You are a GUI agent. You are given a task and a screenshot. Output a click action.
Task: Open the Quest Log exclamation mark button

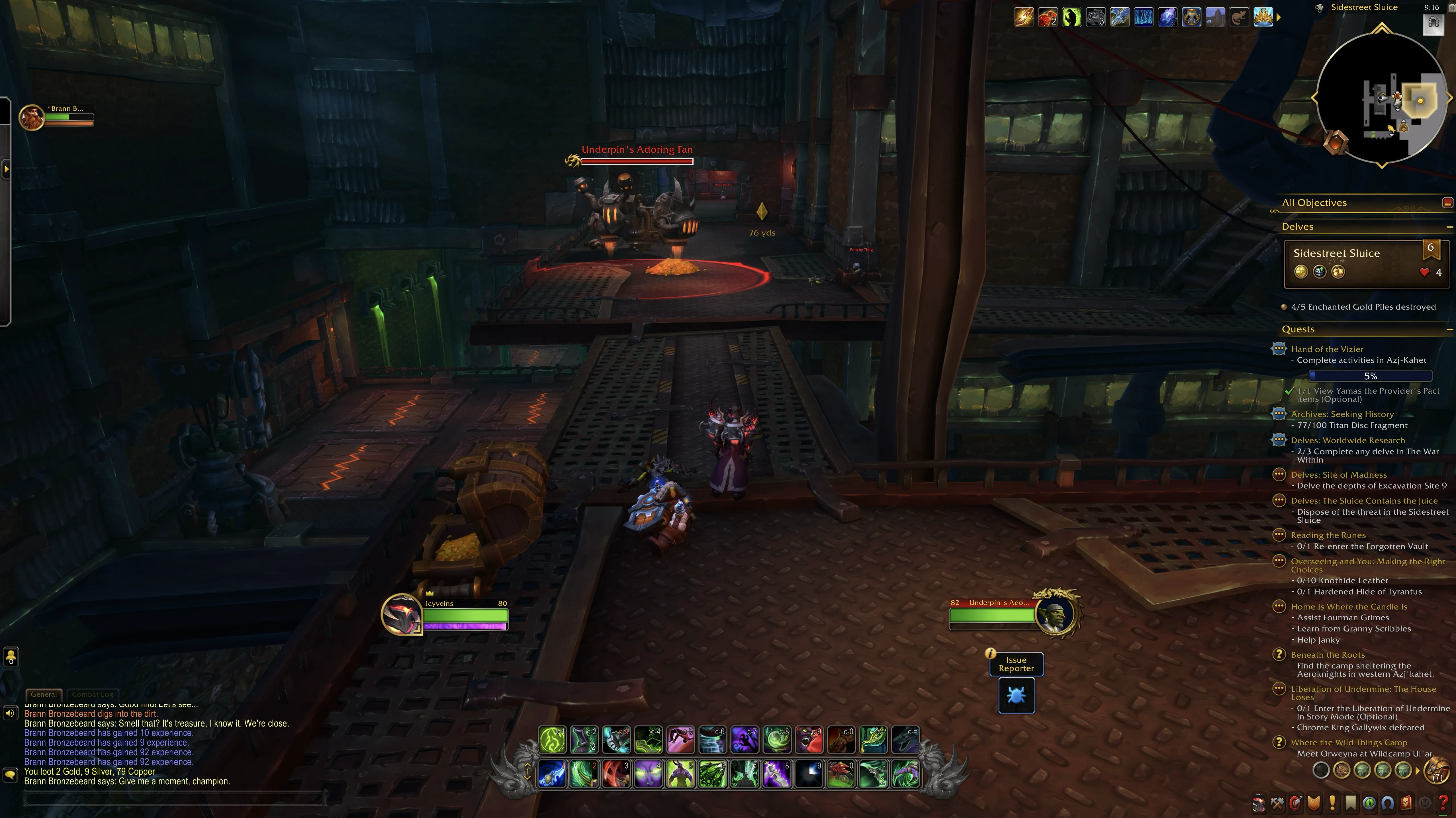[1332, 803]
